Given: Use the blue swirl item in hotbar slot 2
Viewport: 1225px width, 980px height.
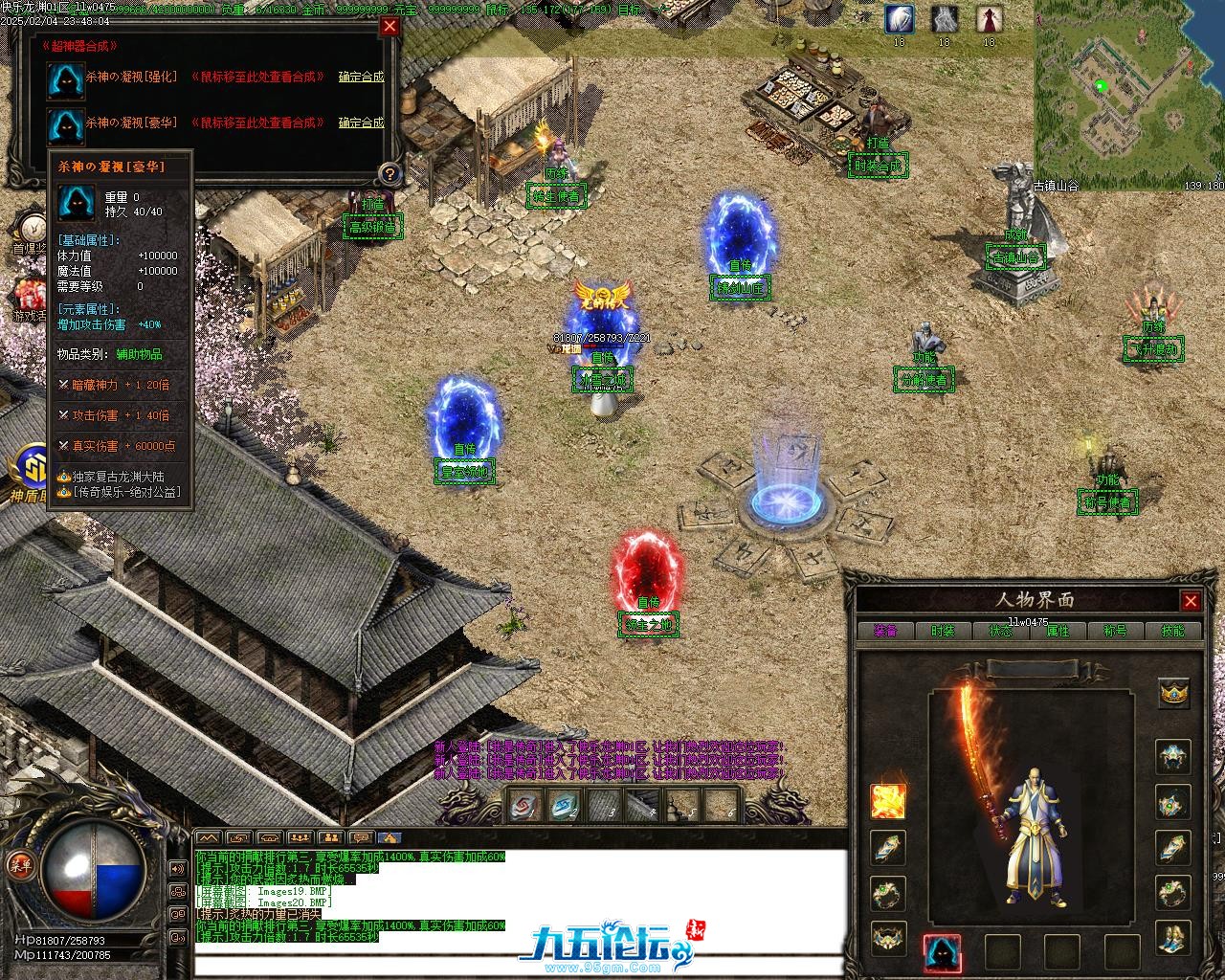Looking at the screenshot, I should [565, 807].
